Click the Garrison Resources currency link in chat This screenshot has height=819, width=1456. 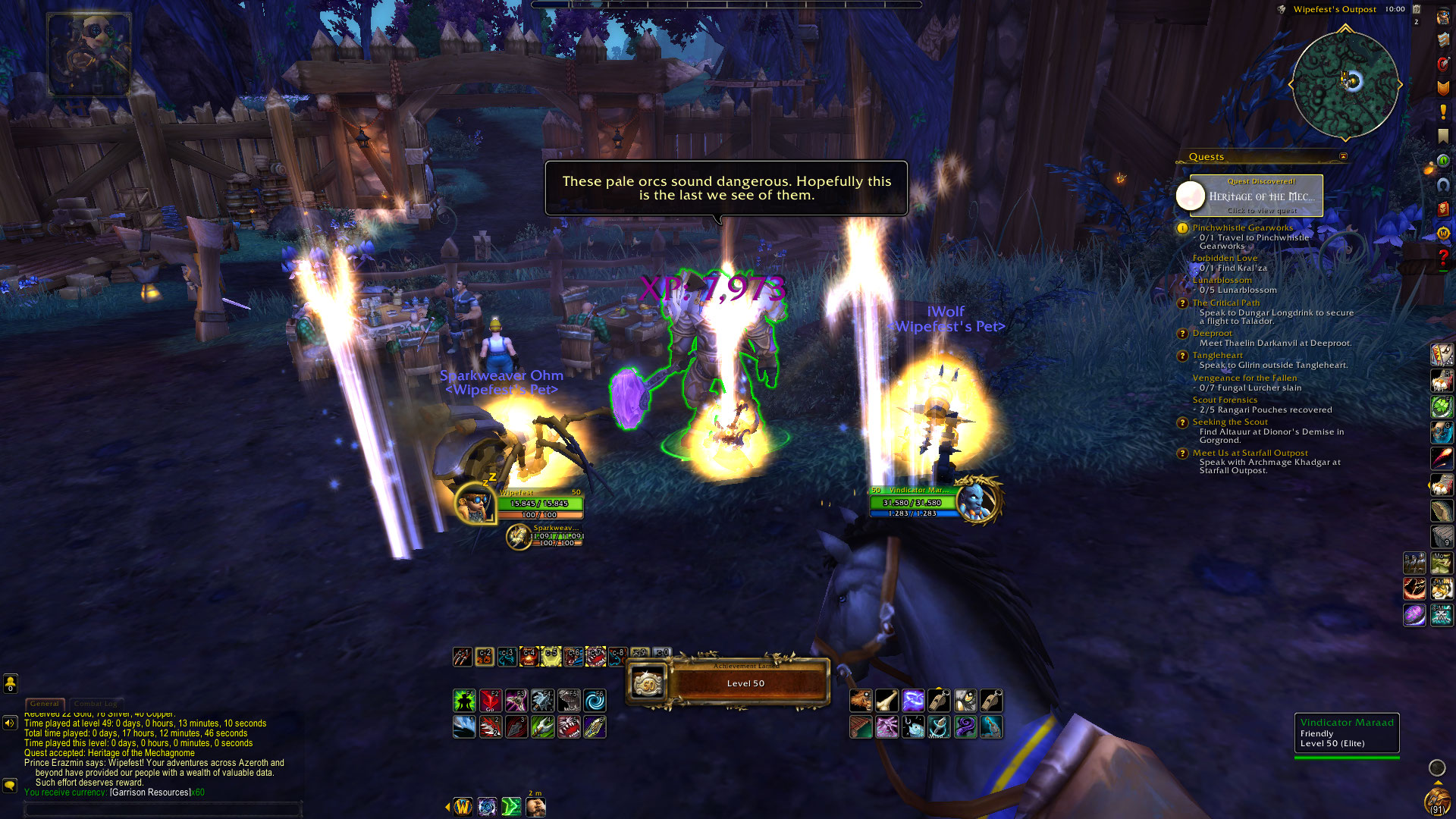[149, 792]
